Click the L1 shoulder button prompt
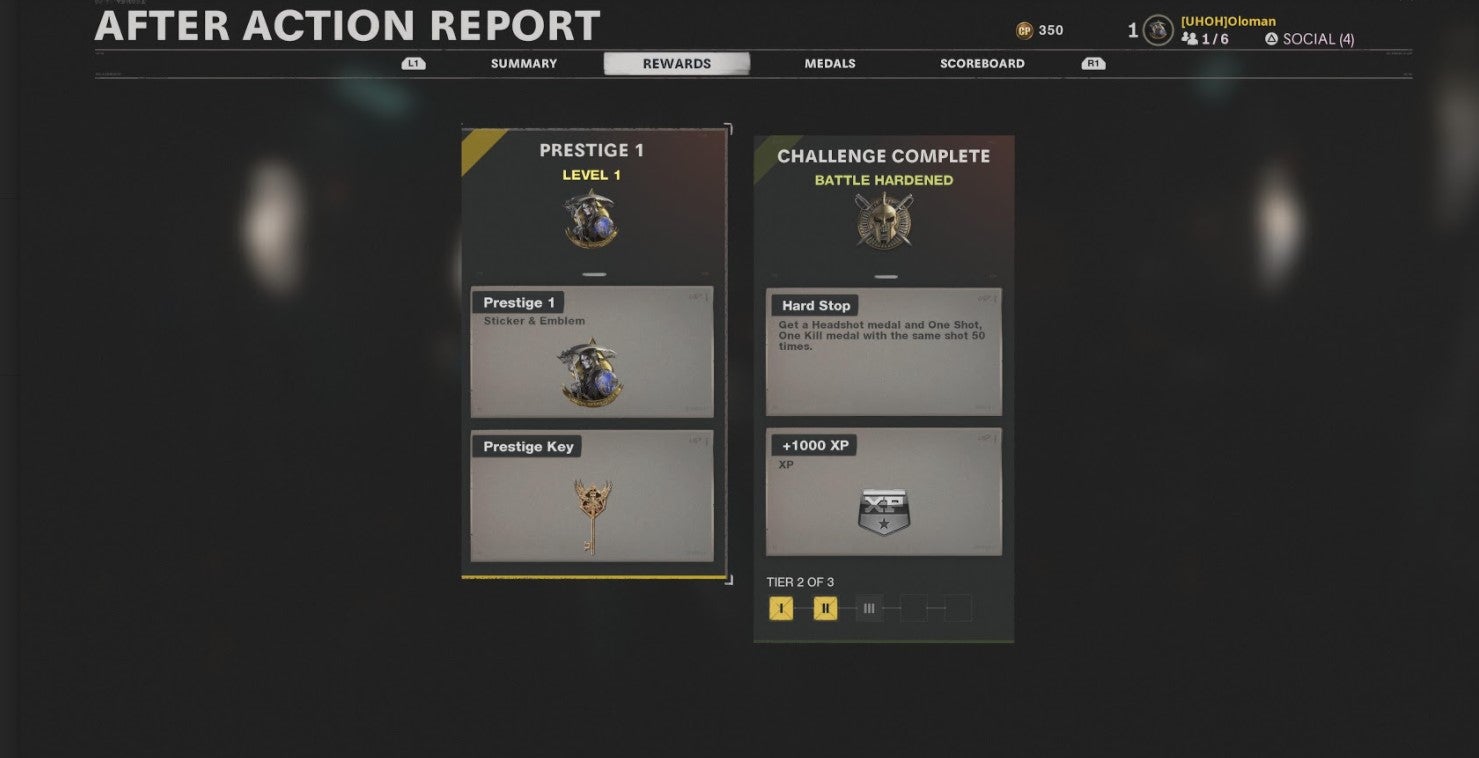 coord(411,62)
